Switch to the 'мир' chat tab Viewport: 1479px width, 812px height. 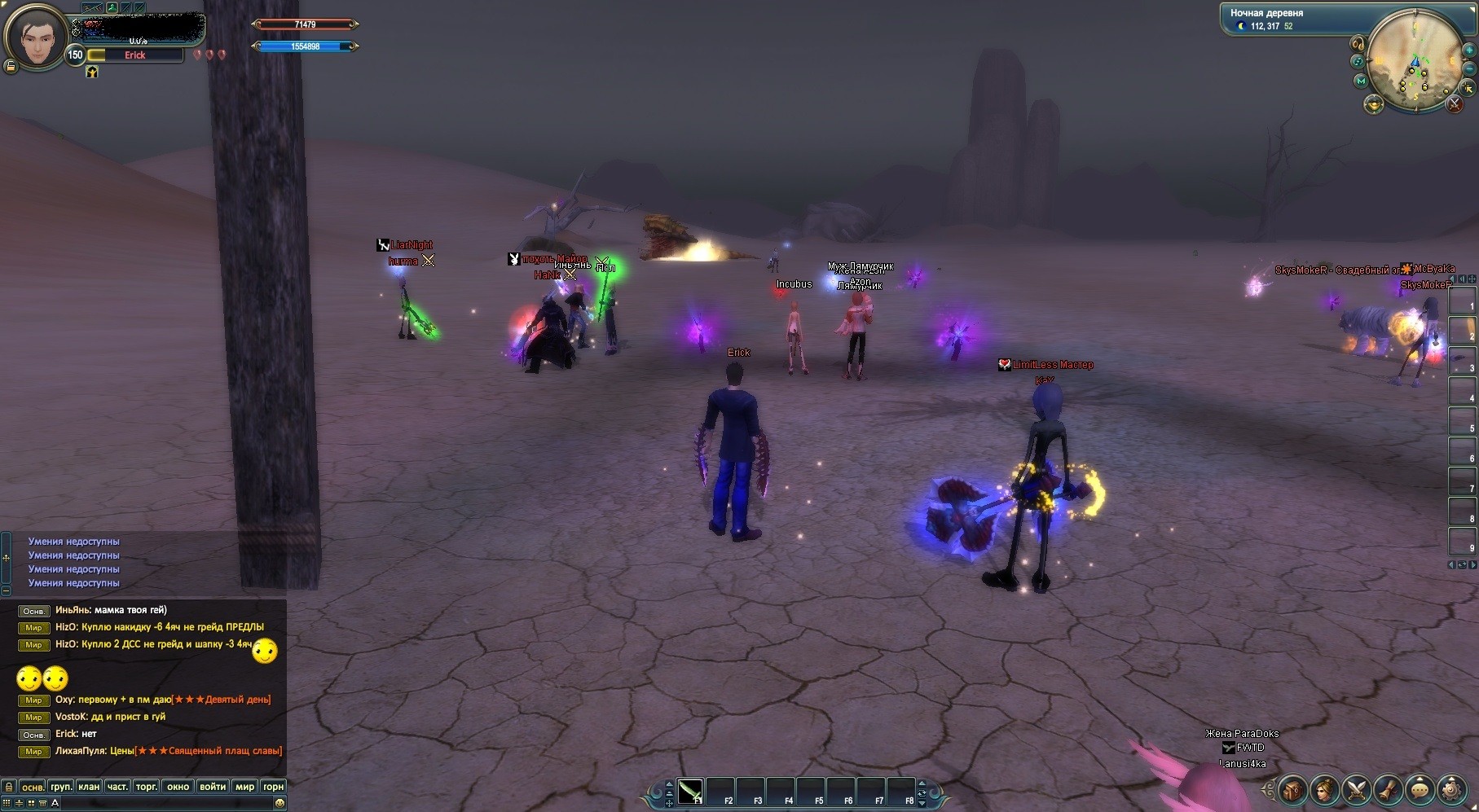(244, 787)
